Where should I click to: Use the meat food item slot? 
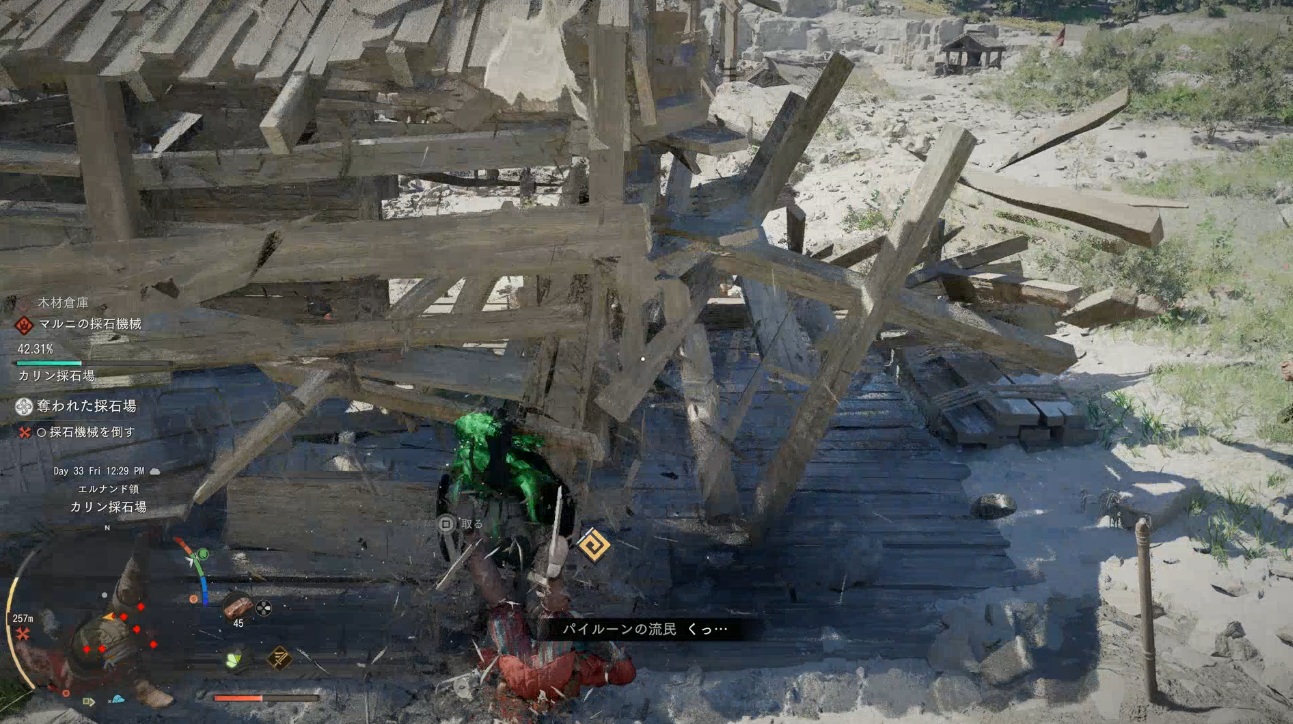click(x=236, y=605)
